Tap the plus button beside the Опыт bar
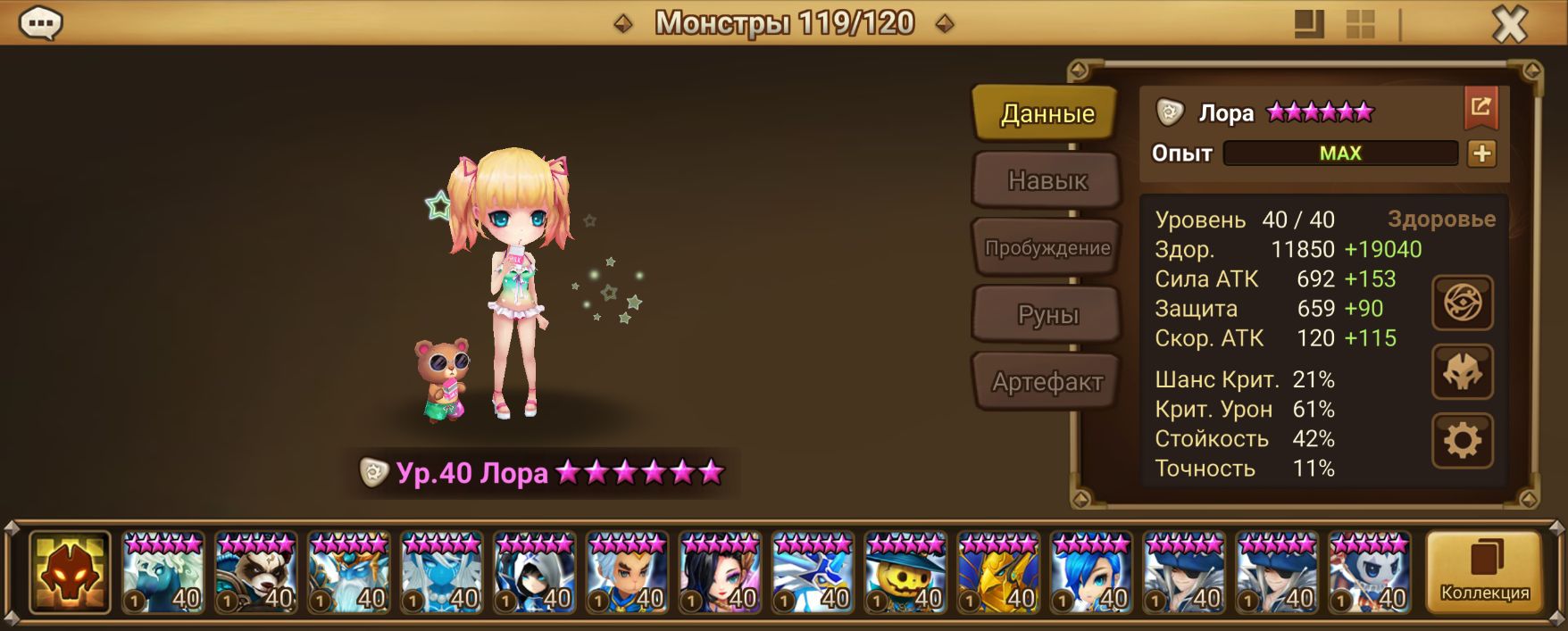1568x631 pixels. tap(1481, 154)
